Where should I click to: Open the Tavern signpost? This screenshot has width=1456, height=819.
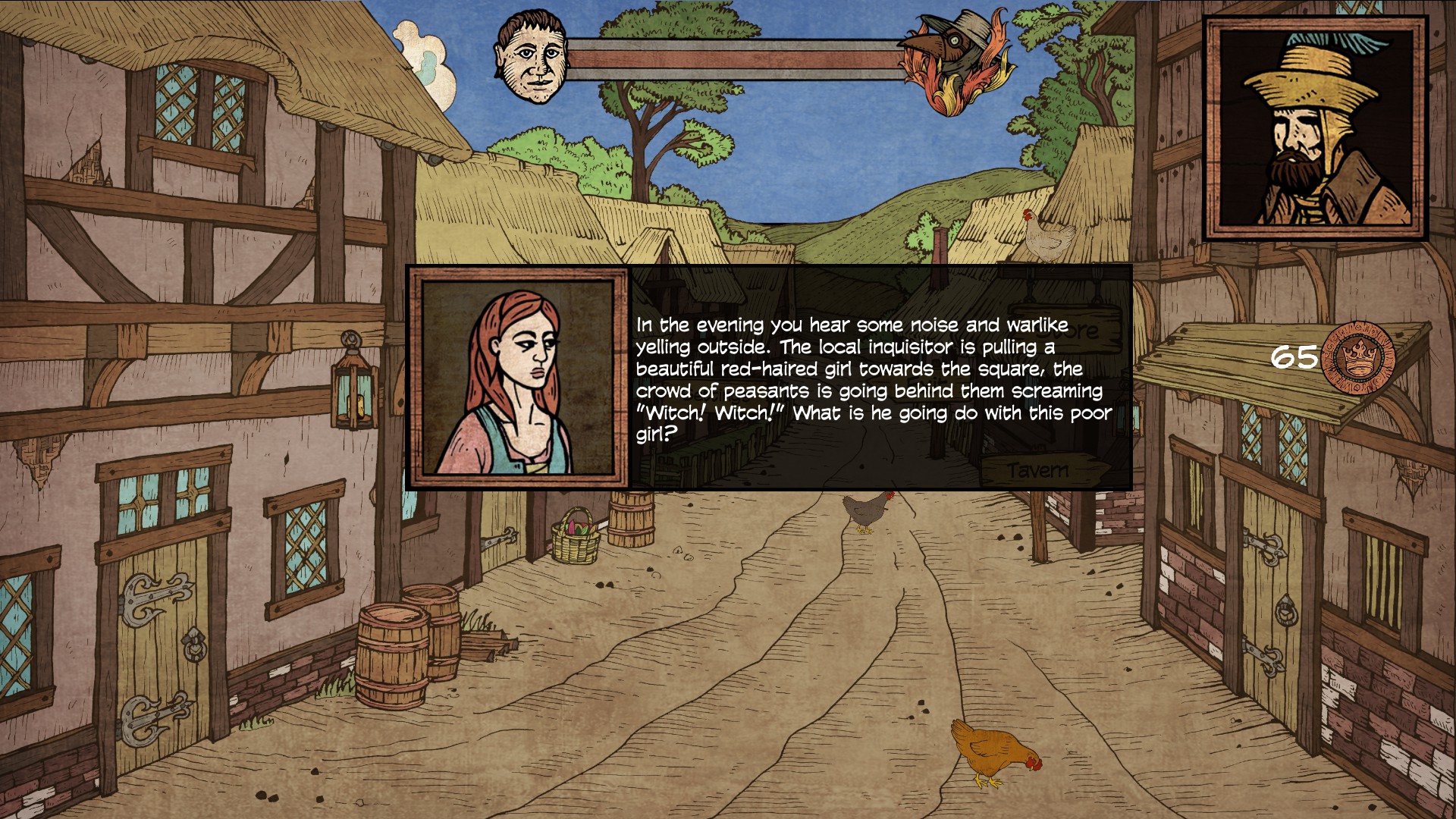pos(1041,470)
